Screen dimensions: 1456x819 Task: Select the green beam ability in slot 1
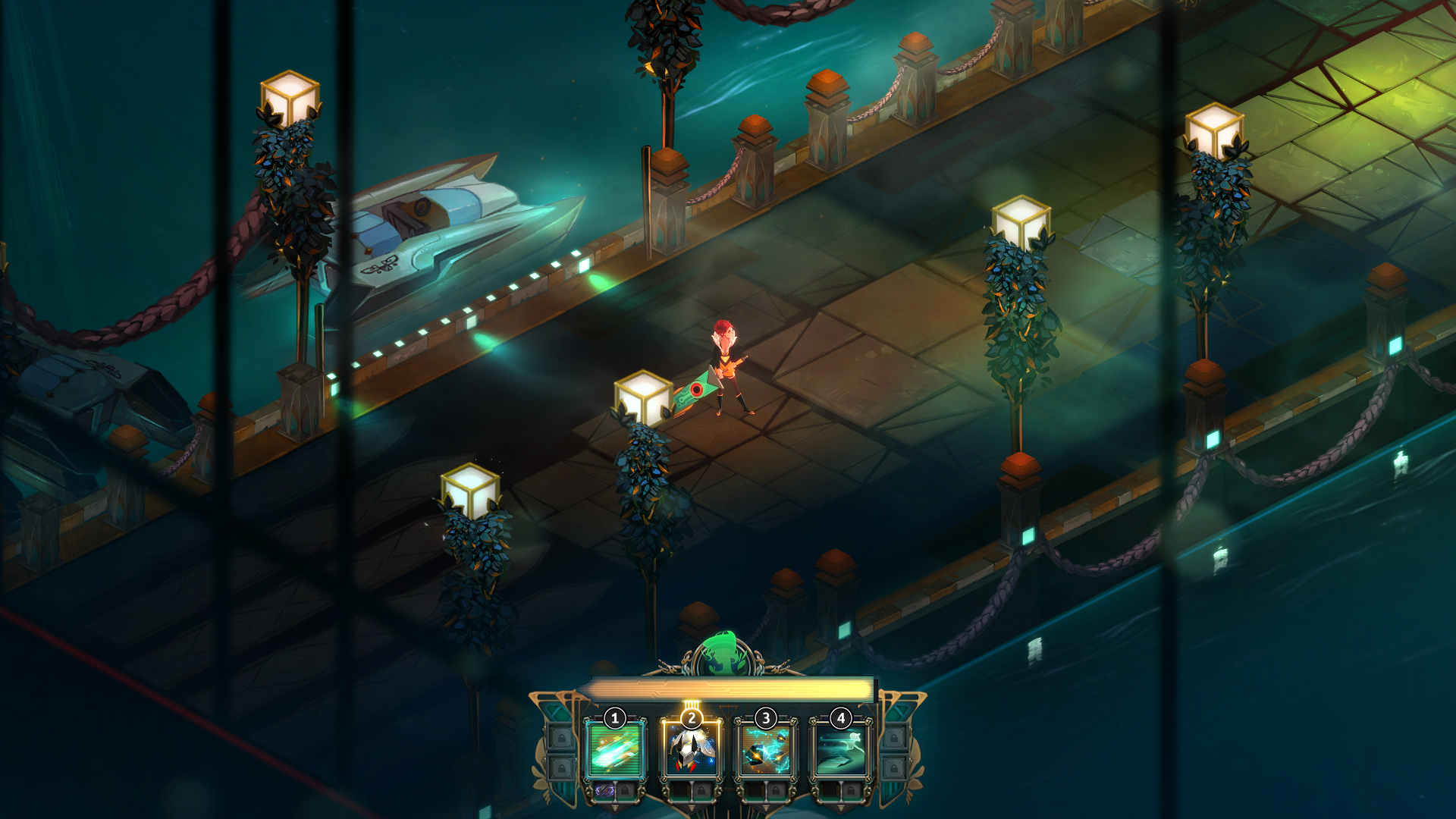[x=615, y=749]
